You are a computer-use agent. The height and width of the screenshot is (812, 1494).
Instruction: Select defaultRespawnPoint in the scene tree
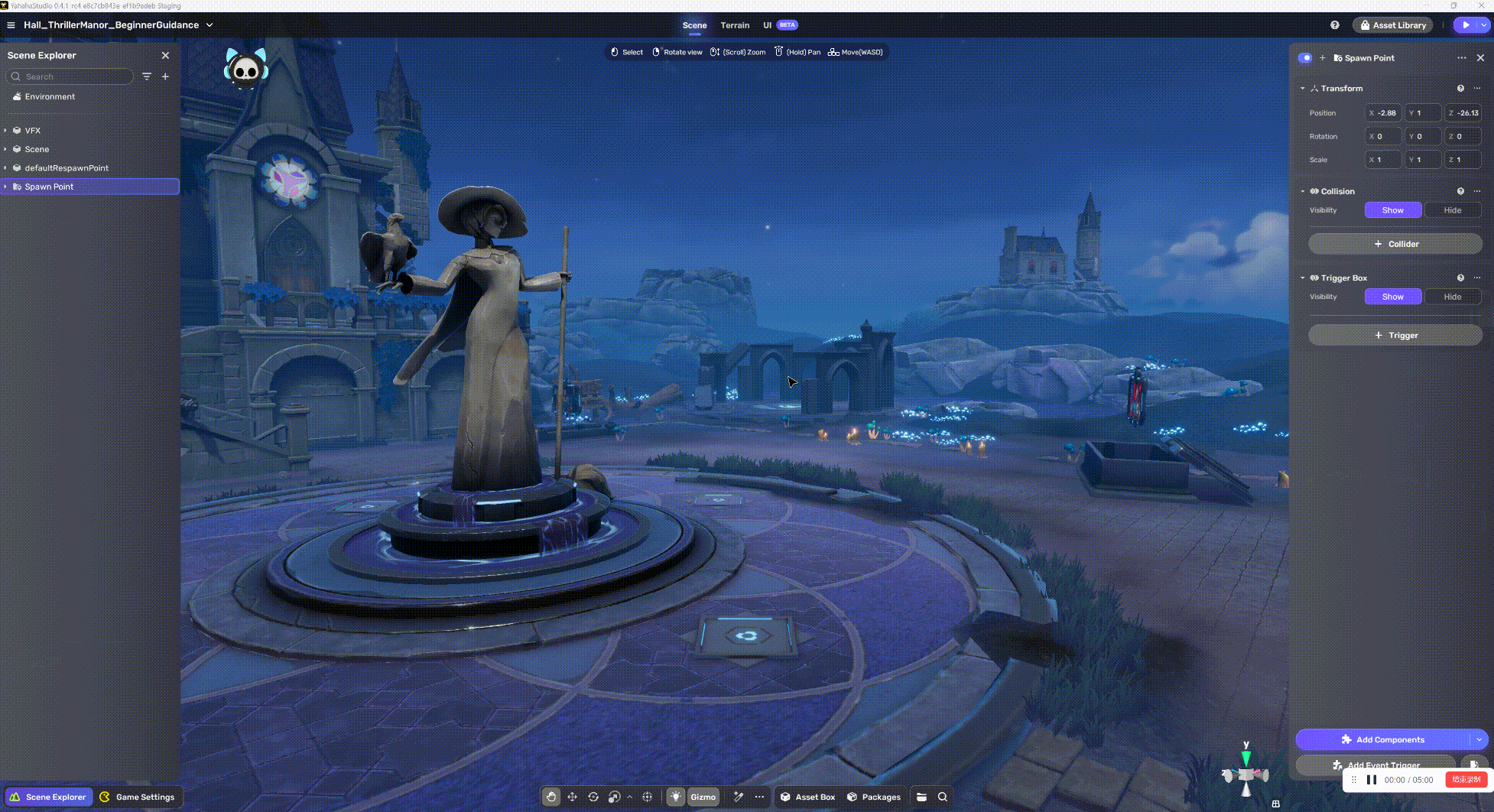coord(67,168)
